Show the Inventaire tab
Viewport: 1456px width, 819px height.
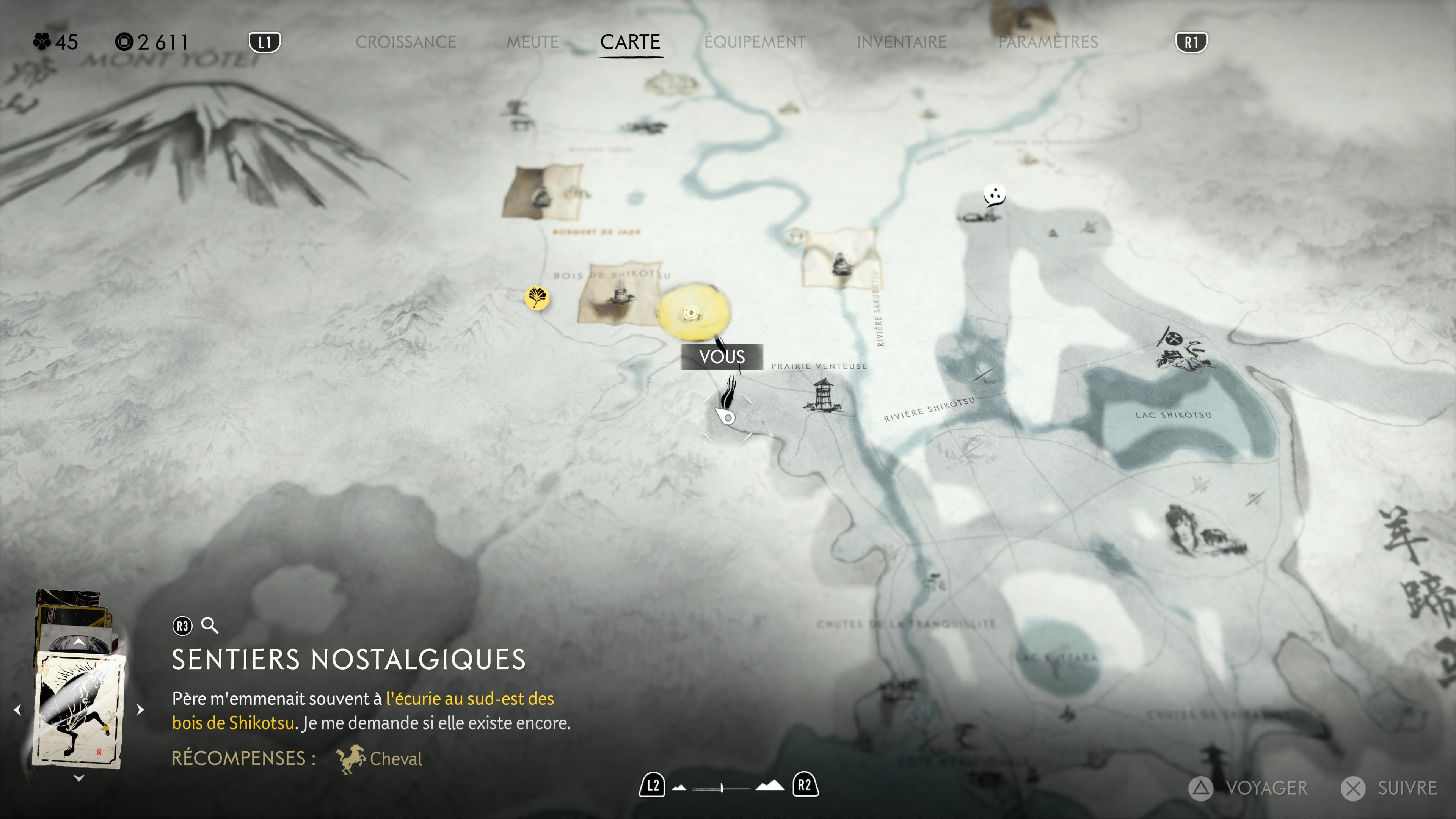pos(902,42)
